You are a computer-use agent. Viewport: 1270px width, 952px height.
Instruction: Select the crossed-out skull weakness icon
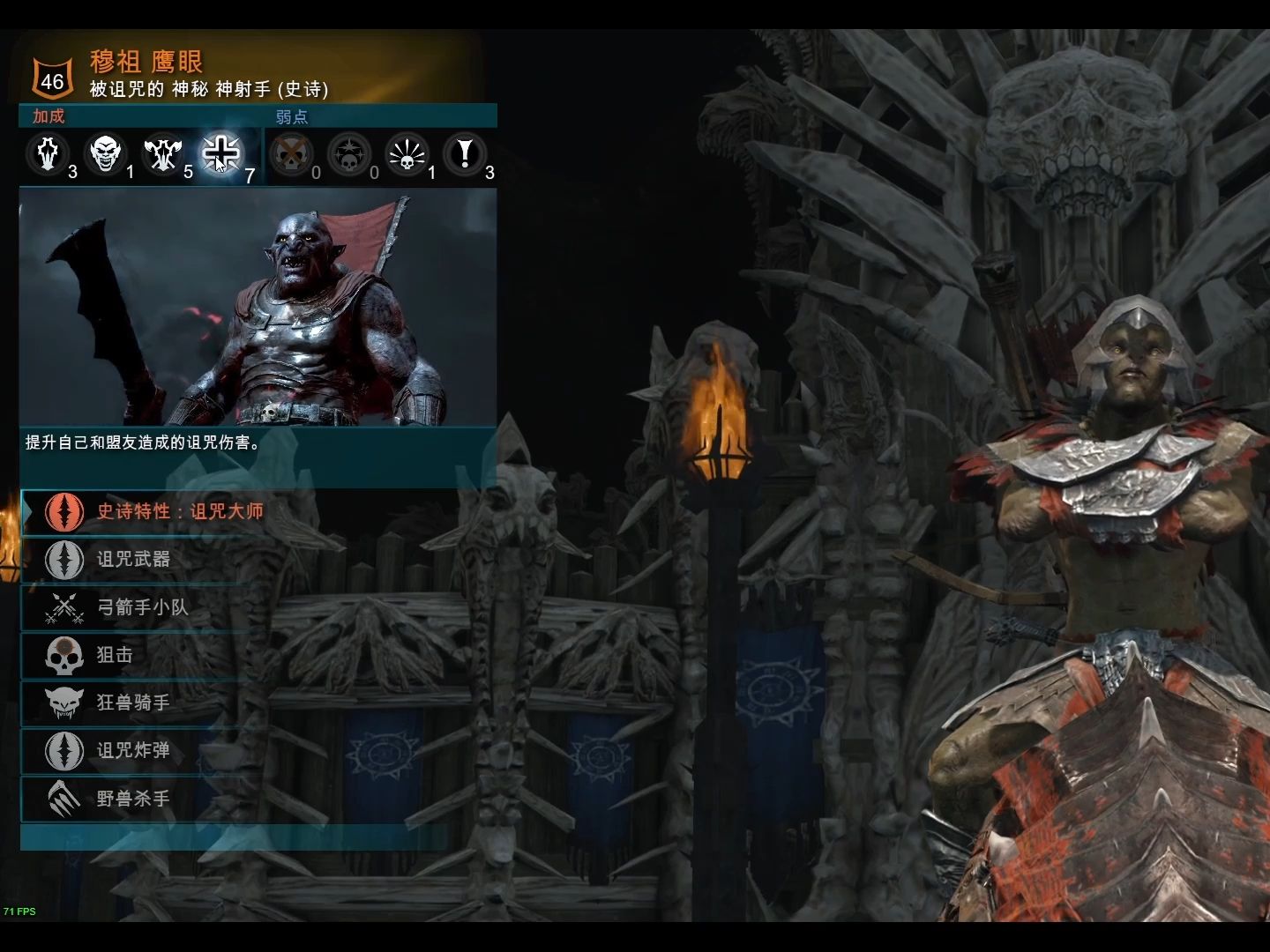pos(291,155)
